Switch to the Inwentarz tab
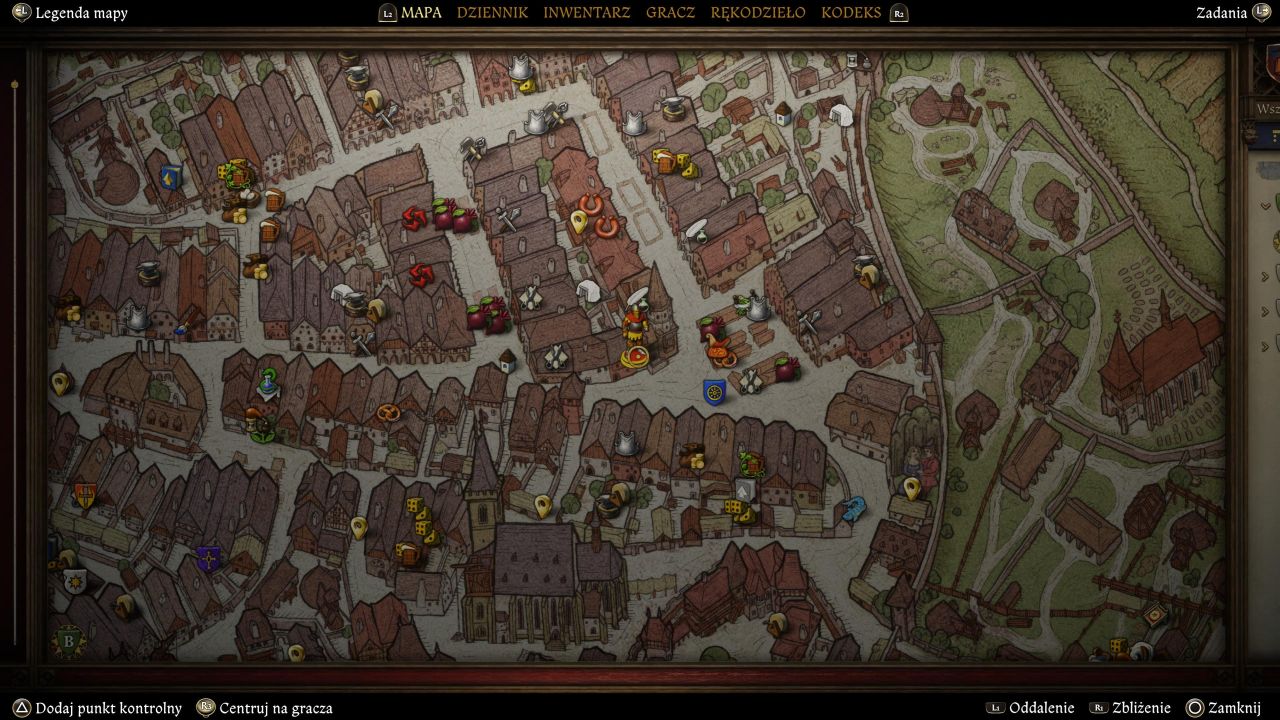Viewport: 1280px width, 720px height. (586, 13)
